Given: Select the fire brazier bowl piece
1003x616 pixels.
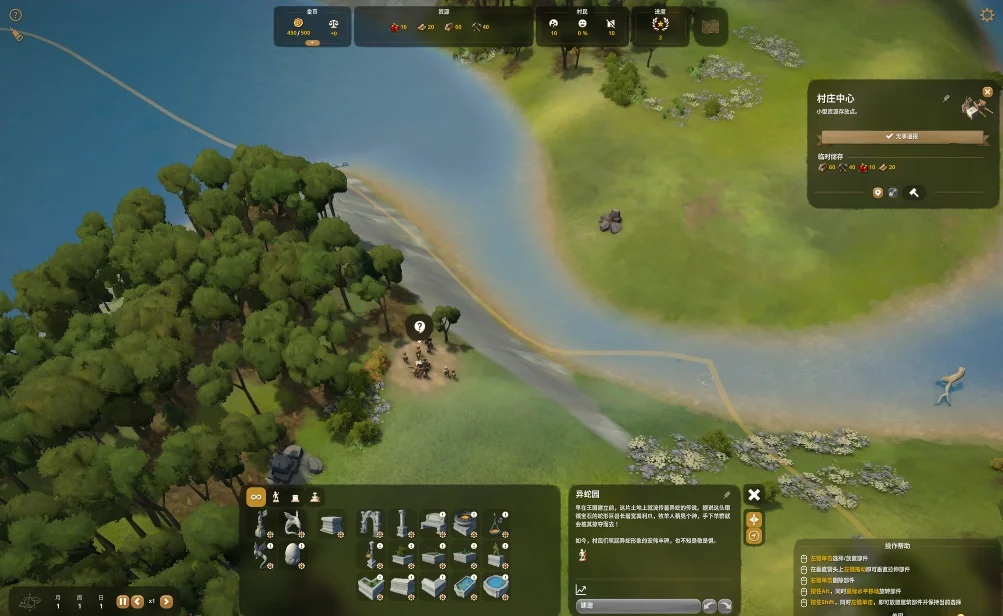Looking at the screenshot, I should tap(464, 522).
